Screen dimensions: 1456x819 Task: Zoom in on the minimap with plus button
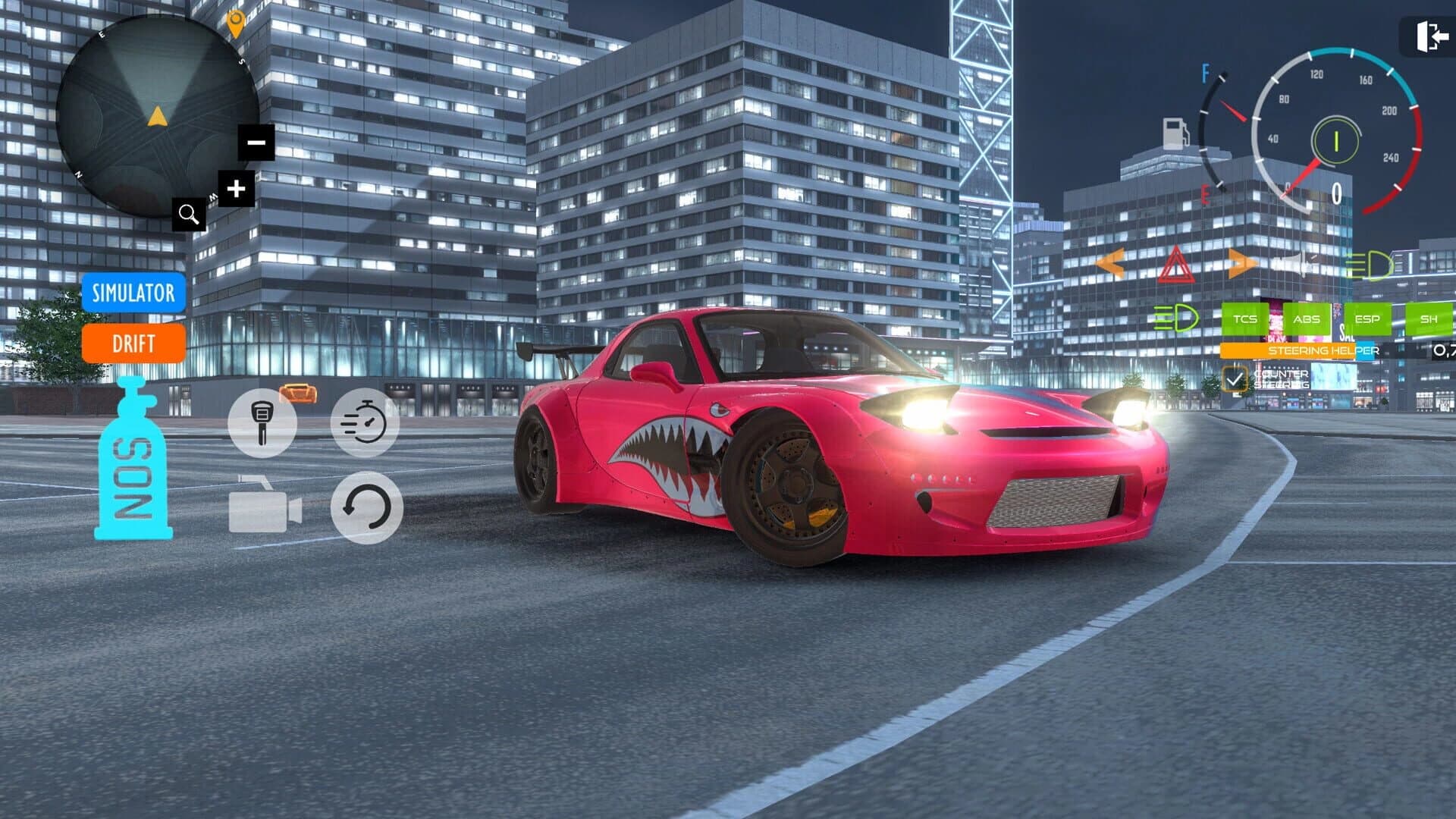tap(236, 187)
